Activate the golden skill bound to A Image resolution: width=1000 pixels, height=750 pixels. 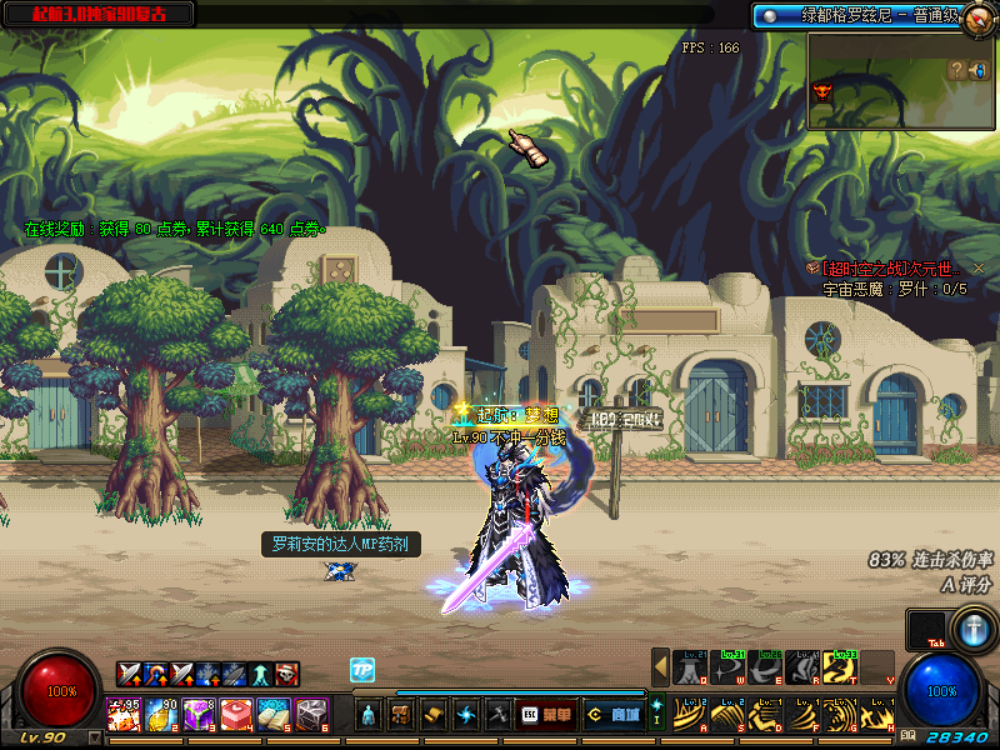click(689, 714)
